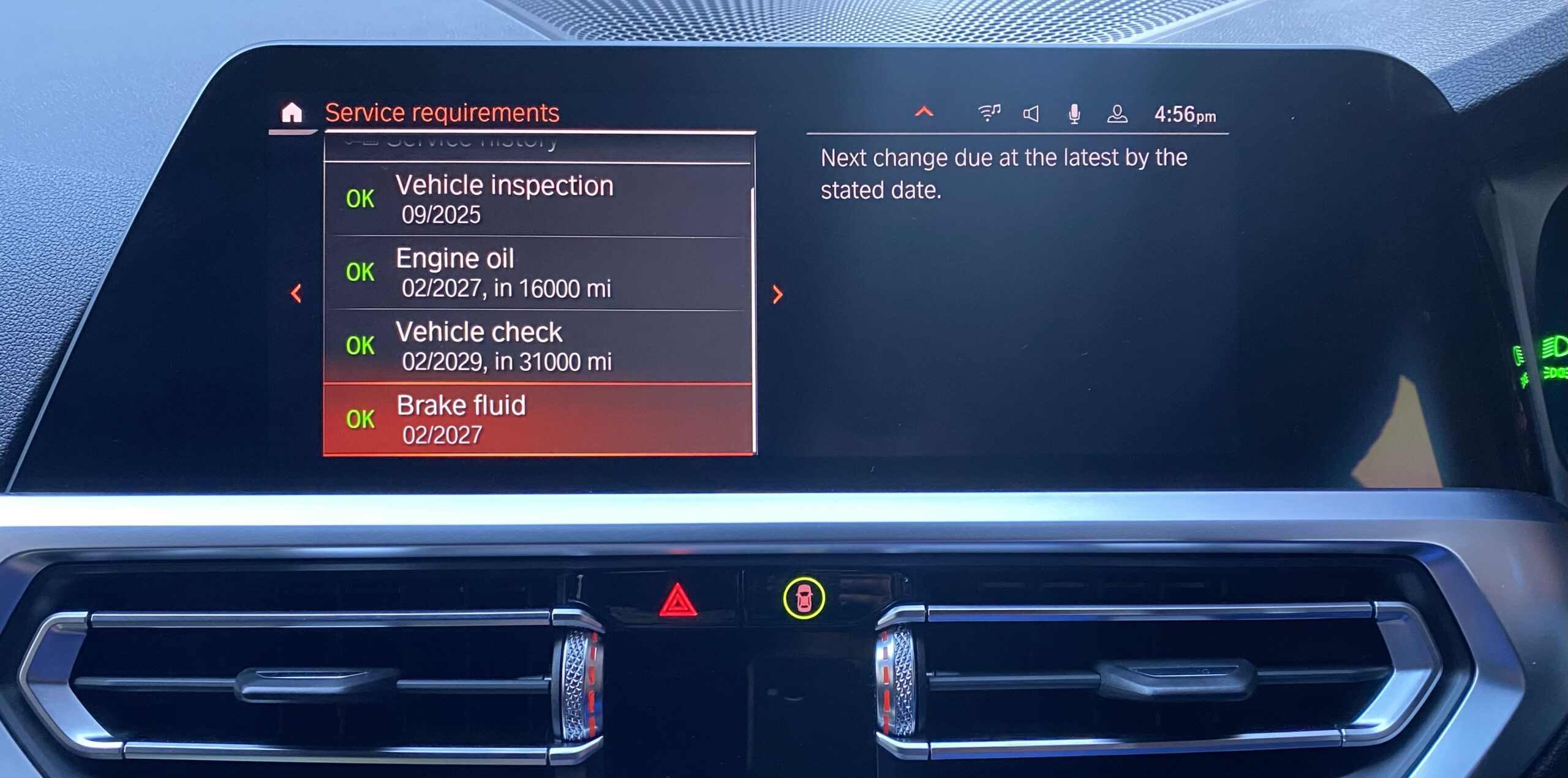Click the right red arrow
The image size is (1568, 778).
(x=777, y=295)
